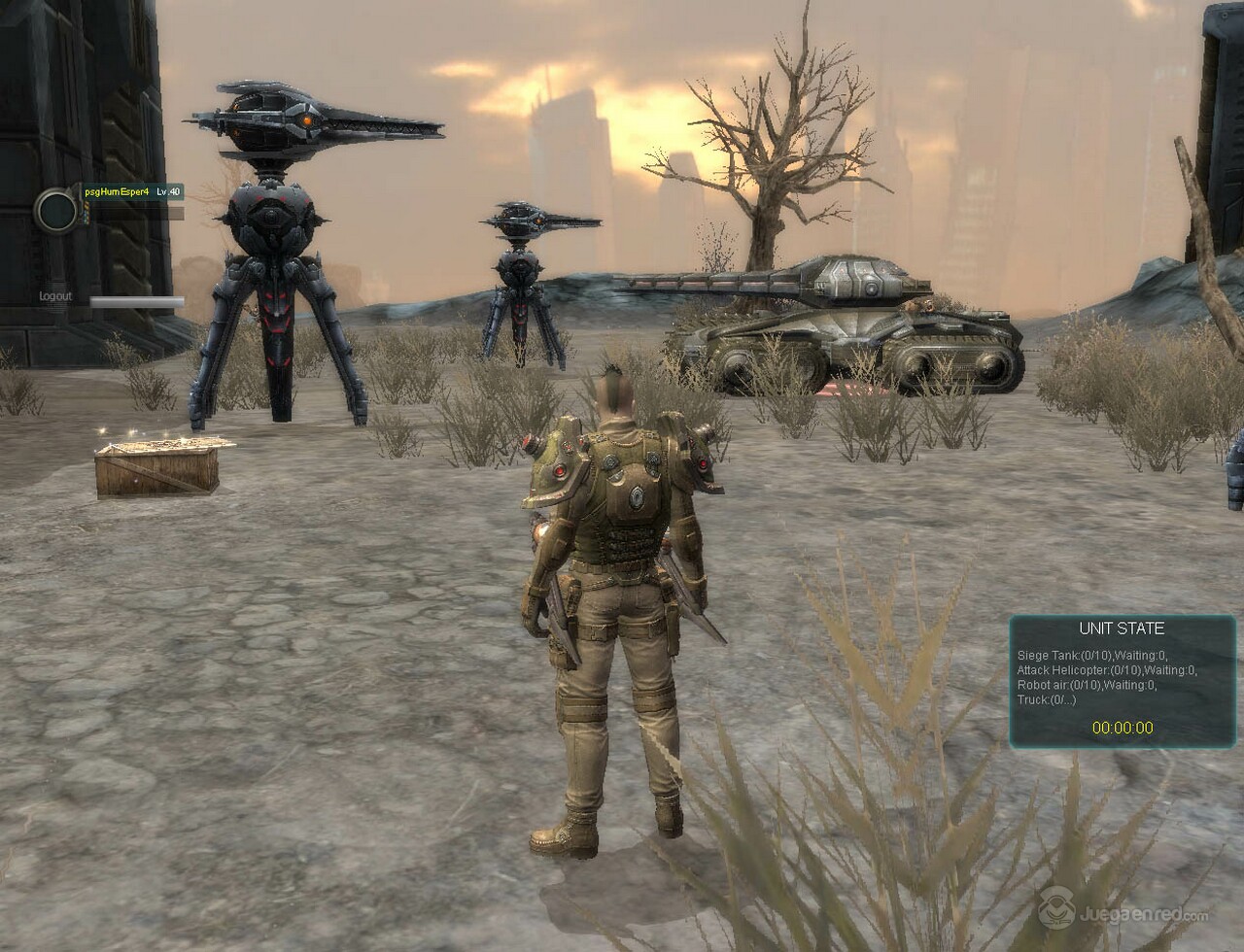1244x952 pixels.
Task: Click the round player portrait frame
Action: pos(56,210)
